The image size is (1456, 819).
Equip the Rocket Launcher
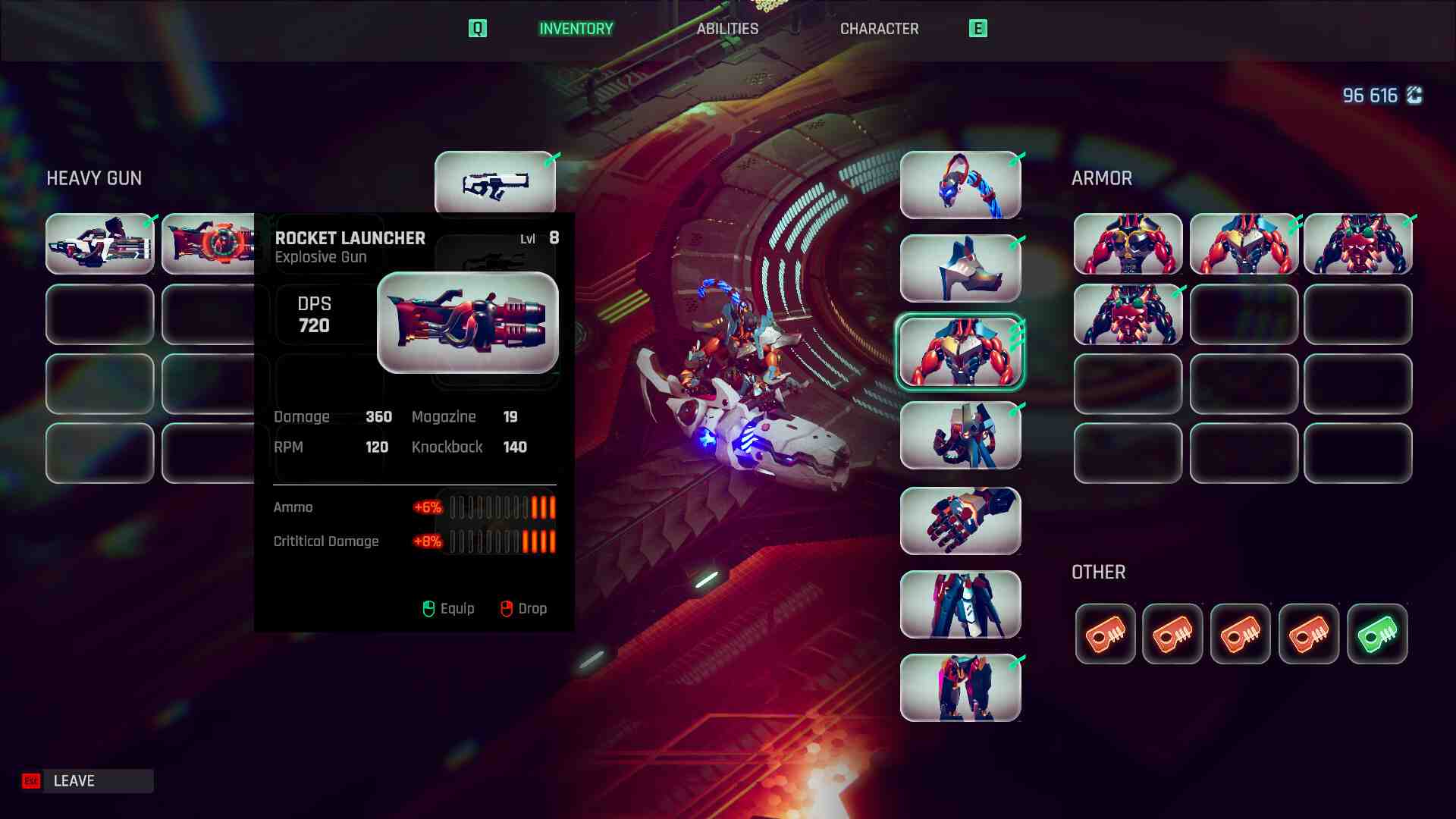(448, 609)
